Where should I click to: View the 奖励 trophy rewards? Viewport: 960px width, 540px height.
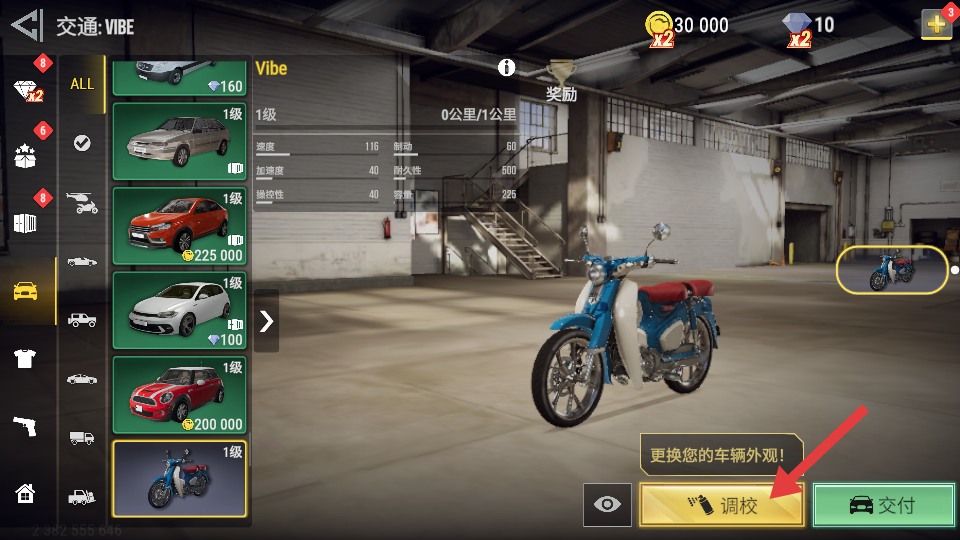tap(561, 80)
